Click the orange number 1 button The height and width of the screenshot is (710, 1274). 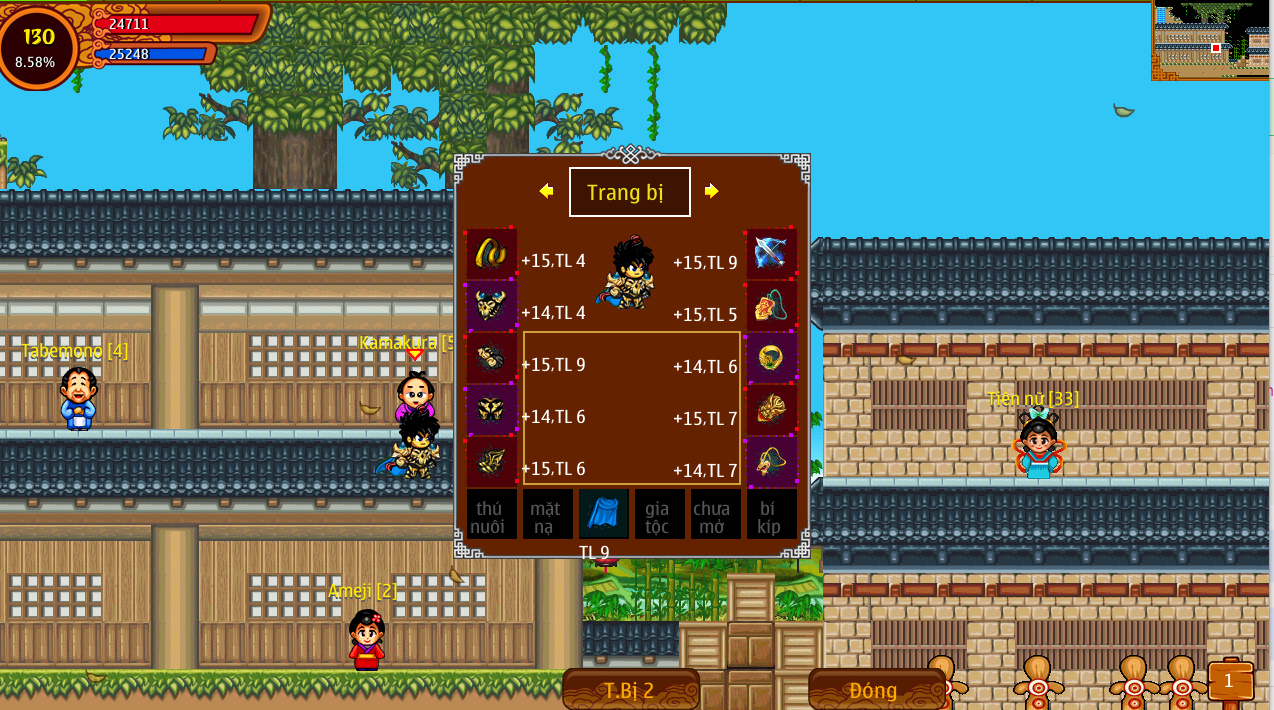click(x=1229, y=681)
